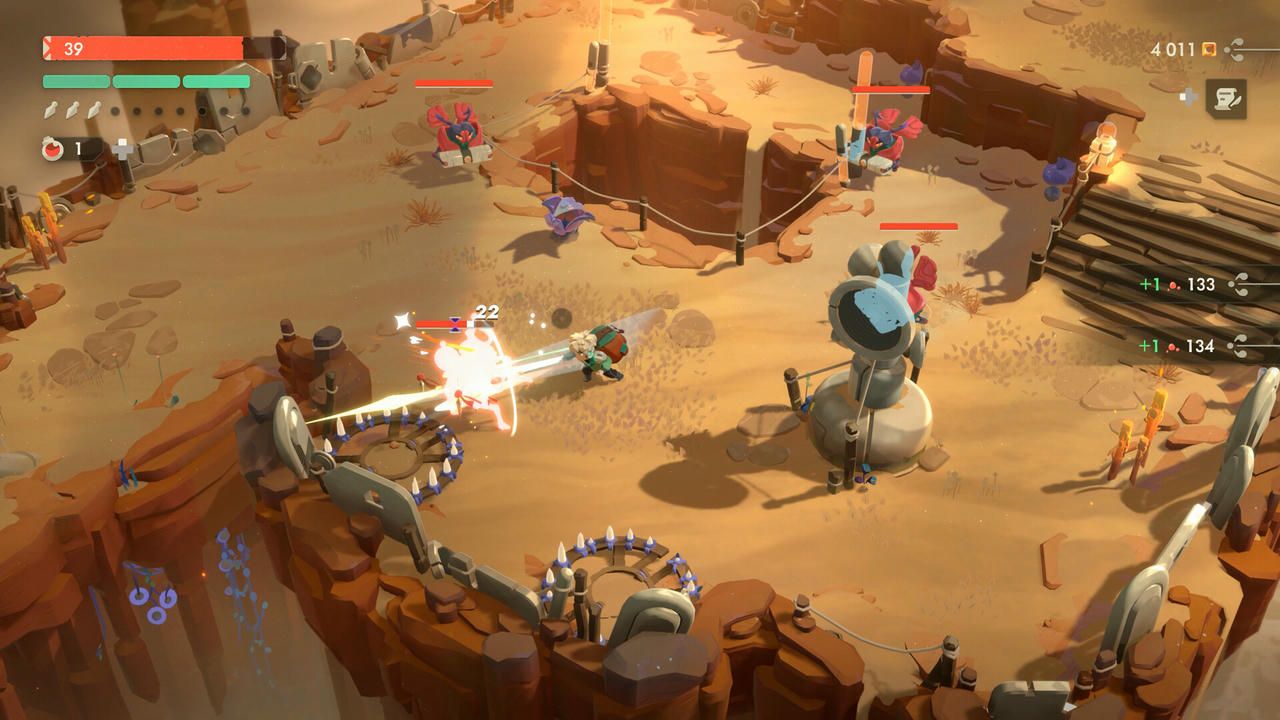Viewport: 1280px width, 720px height.
Task: Click the branching resource icon next to 133
Action: tap(1235, 284)
